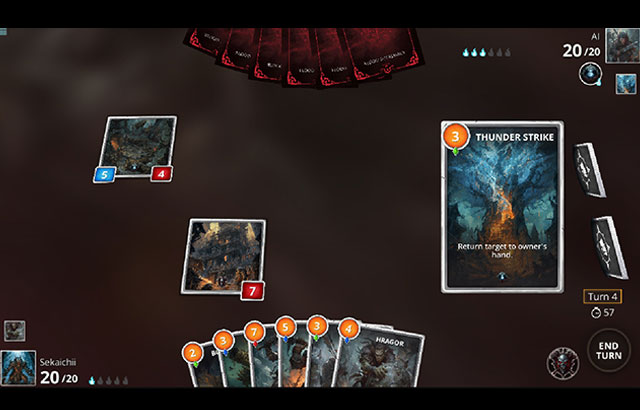Click the lower card deck on the right
640x410 pixels.
pos(610,245)
